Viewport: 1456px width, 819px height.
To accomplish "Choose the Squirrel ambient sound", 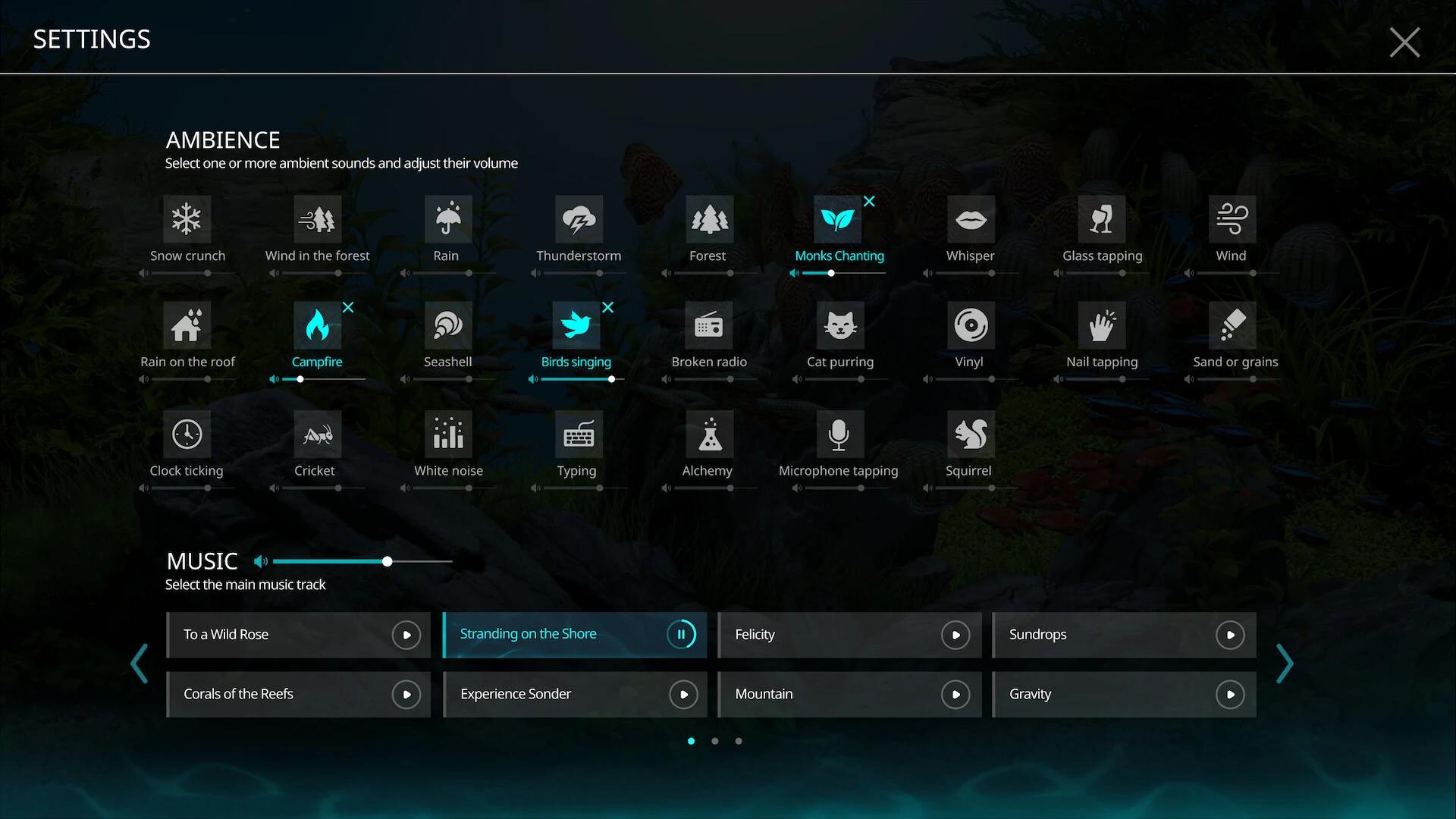I will (969, 434).
